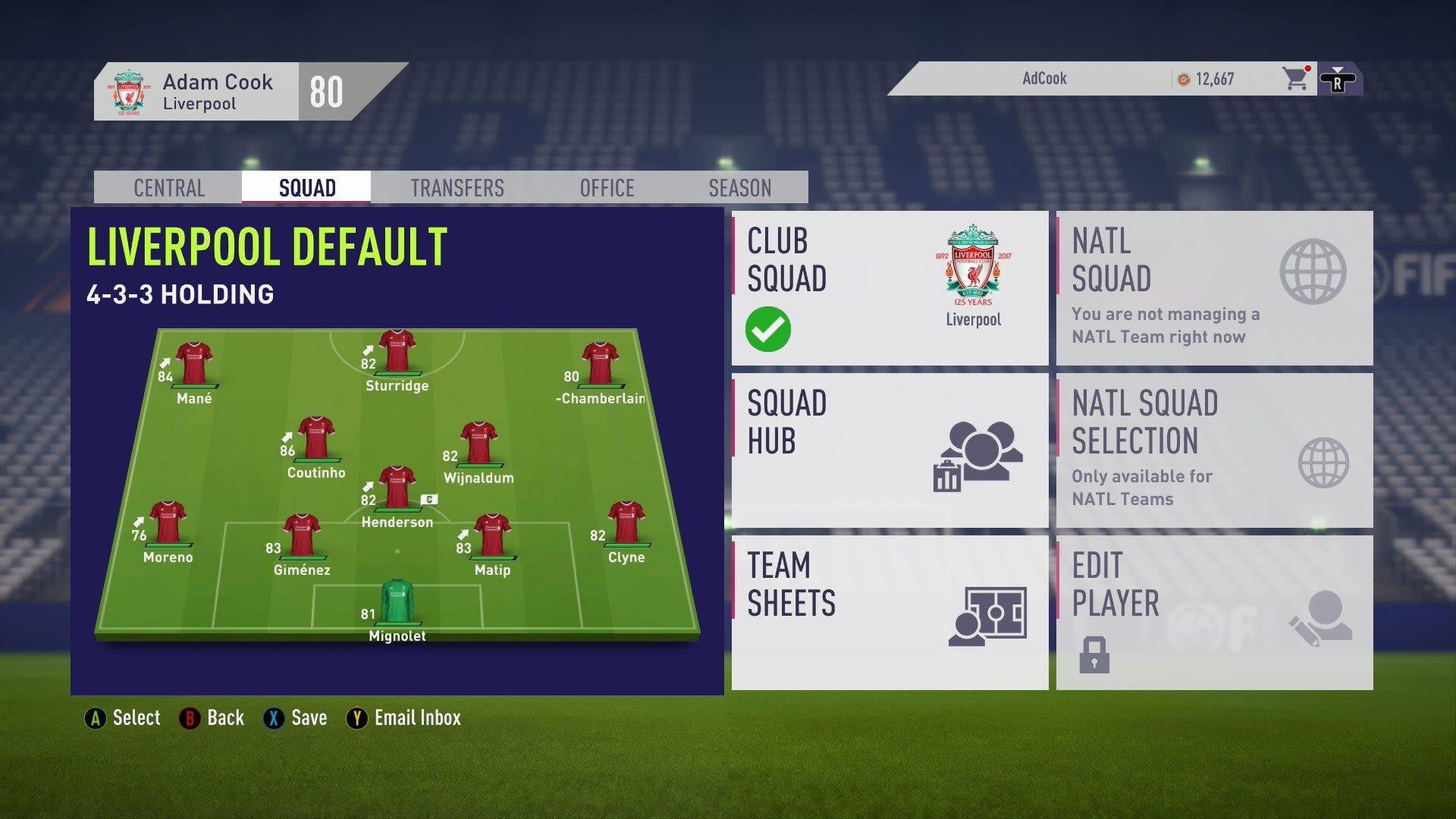This screenshot has width=1456, height=819.
Task: Show the Season tab
Action: [739, 188]
